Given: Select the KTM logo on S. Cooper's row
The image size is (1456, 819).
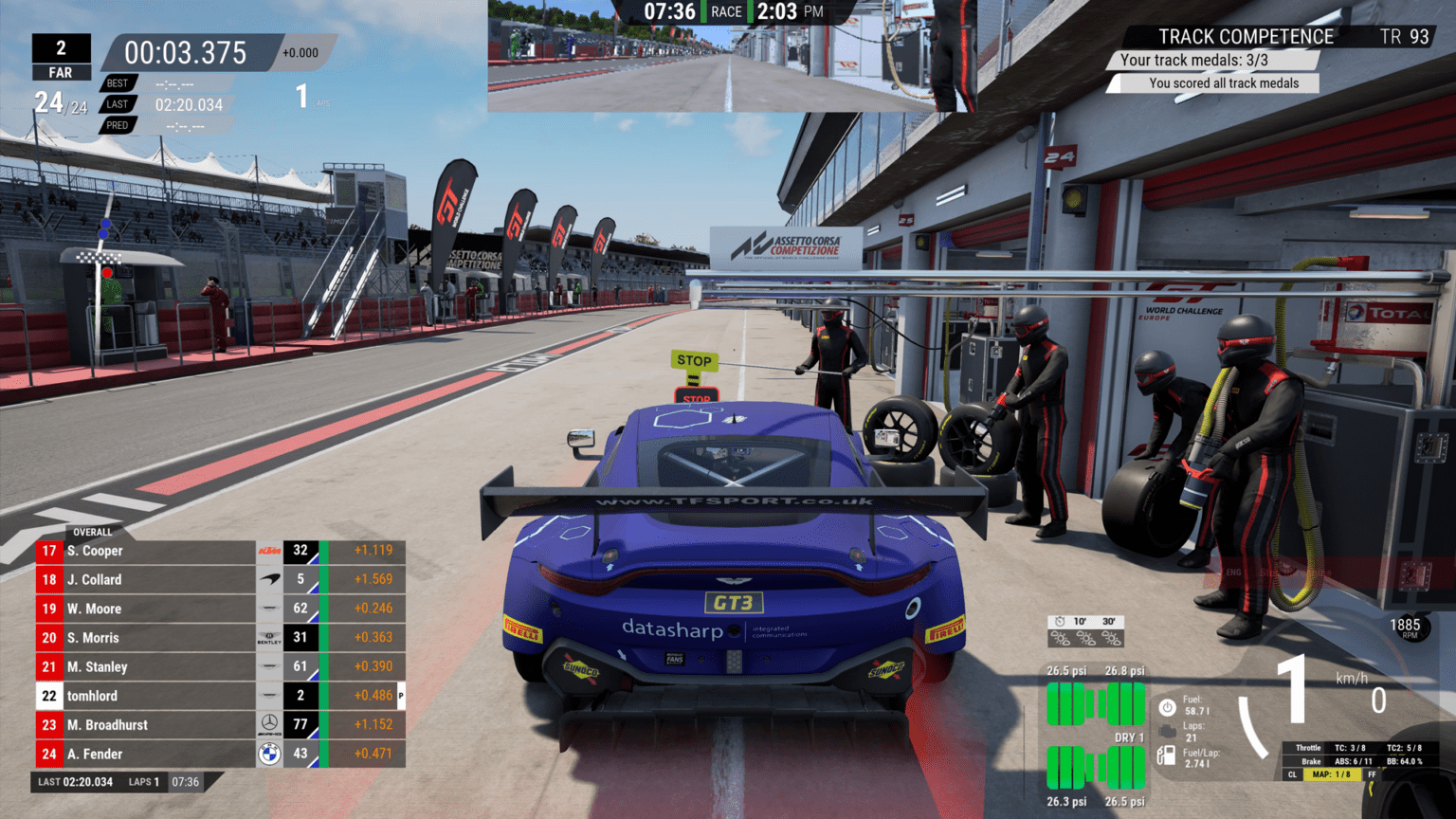Looking at the screenshot, I should tap(271, 550).
